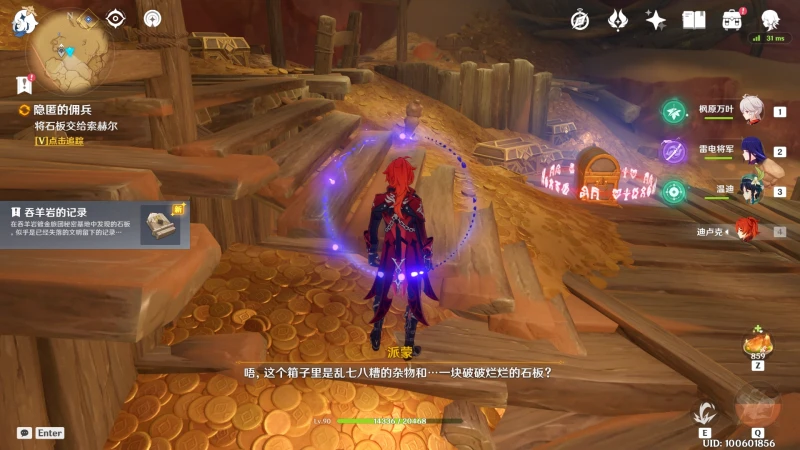
Task: Switch to party member 雷电将军
Action: pyautogui.click(x=750, y=152)
